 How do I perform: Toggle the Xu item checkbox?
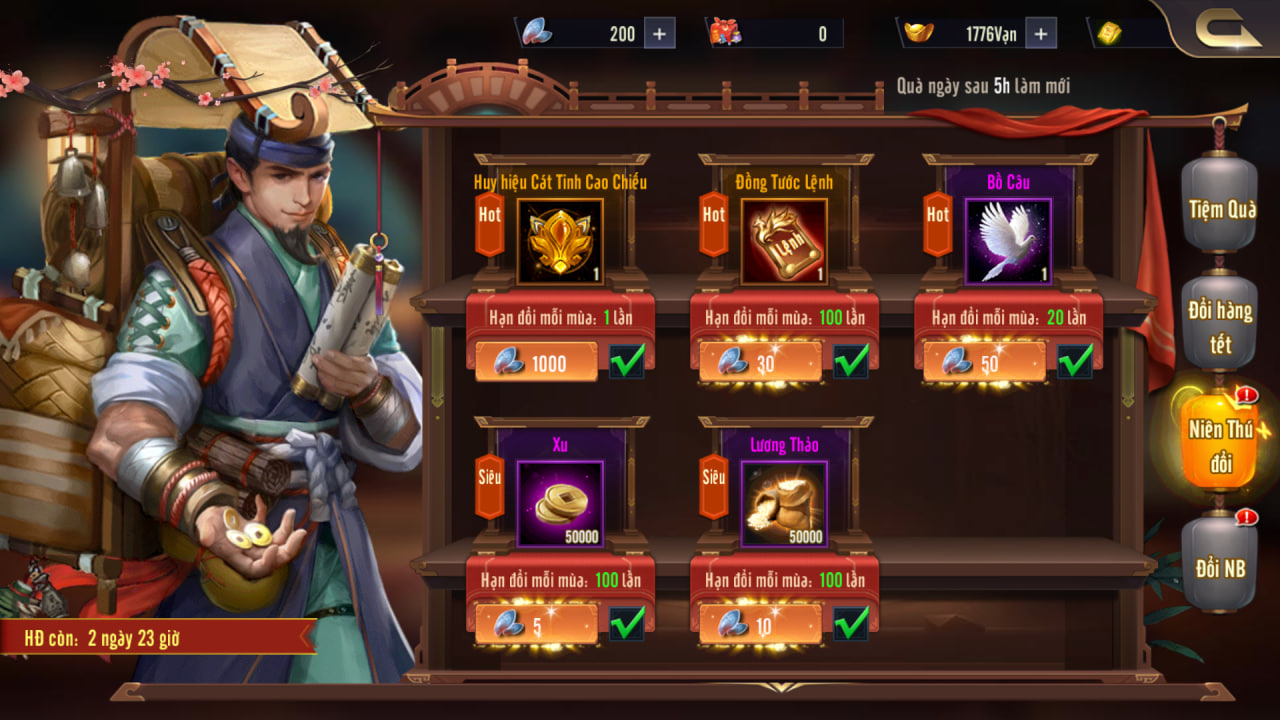pos(627,624)
